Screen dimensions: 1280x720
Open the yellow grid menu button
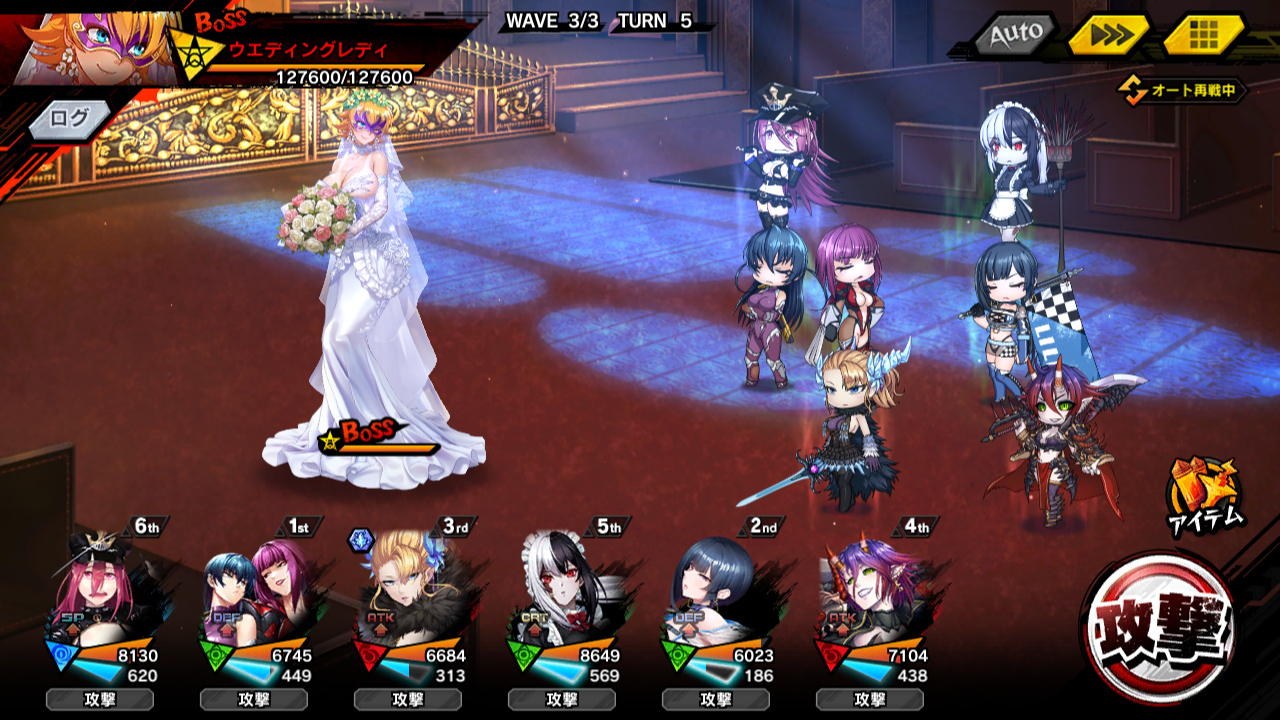pyautogui.click(x=1203, y=35)
